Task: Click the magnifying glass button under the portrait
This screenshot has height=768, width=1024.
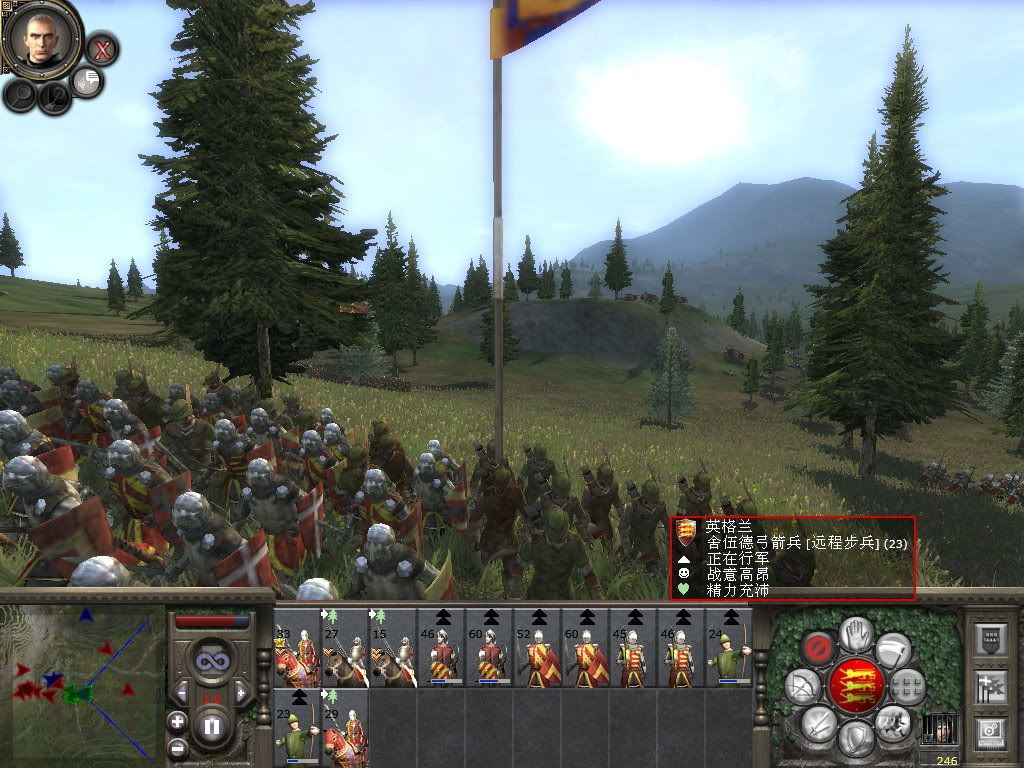Action: coord(20,95)
